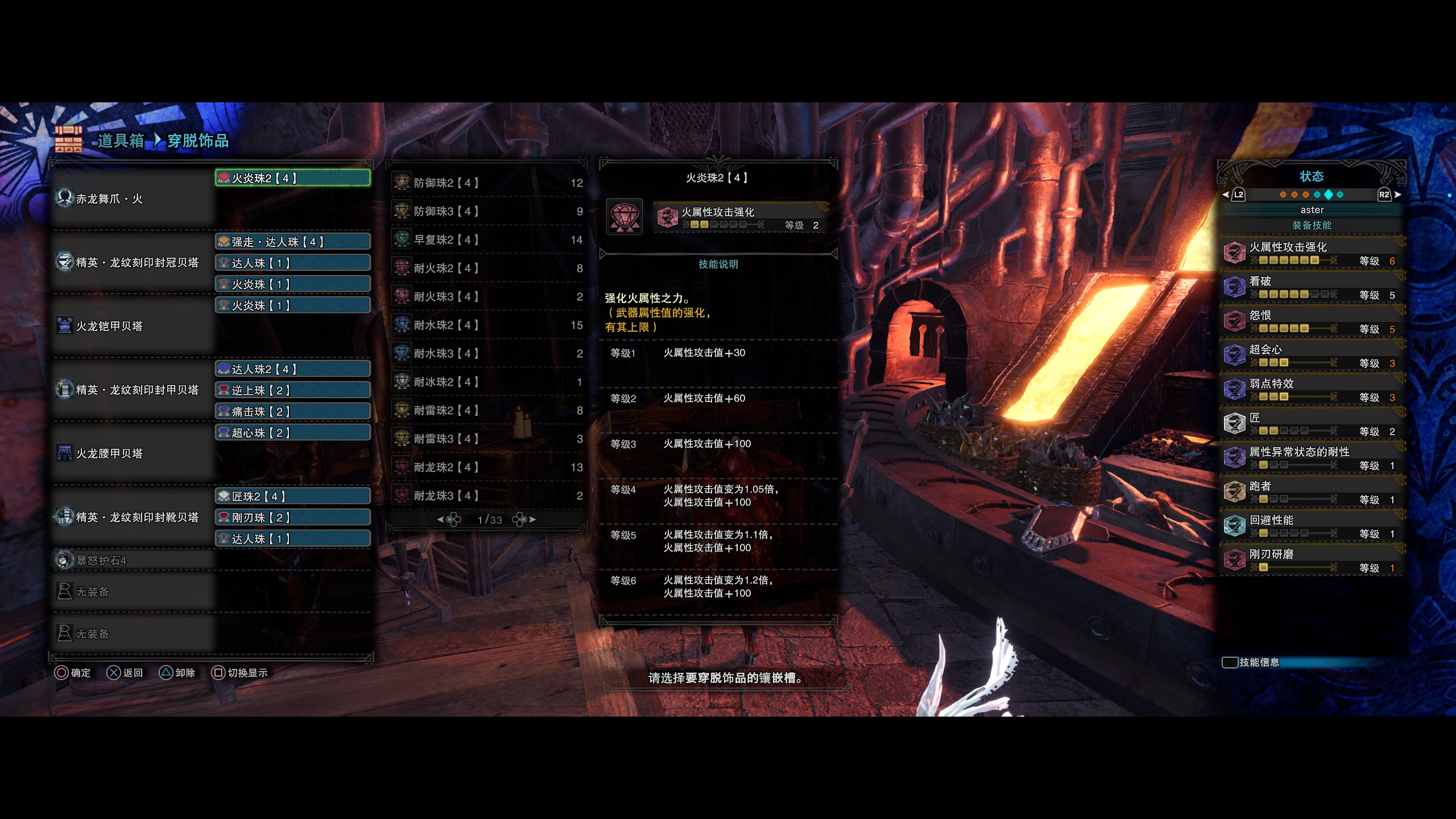Image resolution: width=1456 pixels, height=819 pixels.
Task: Select the 火龙腰甲贝塔 waist armor row
Action: point(132,453)
